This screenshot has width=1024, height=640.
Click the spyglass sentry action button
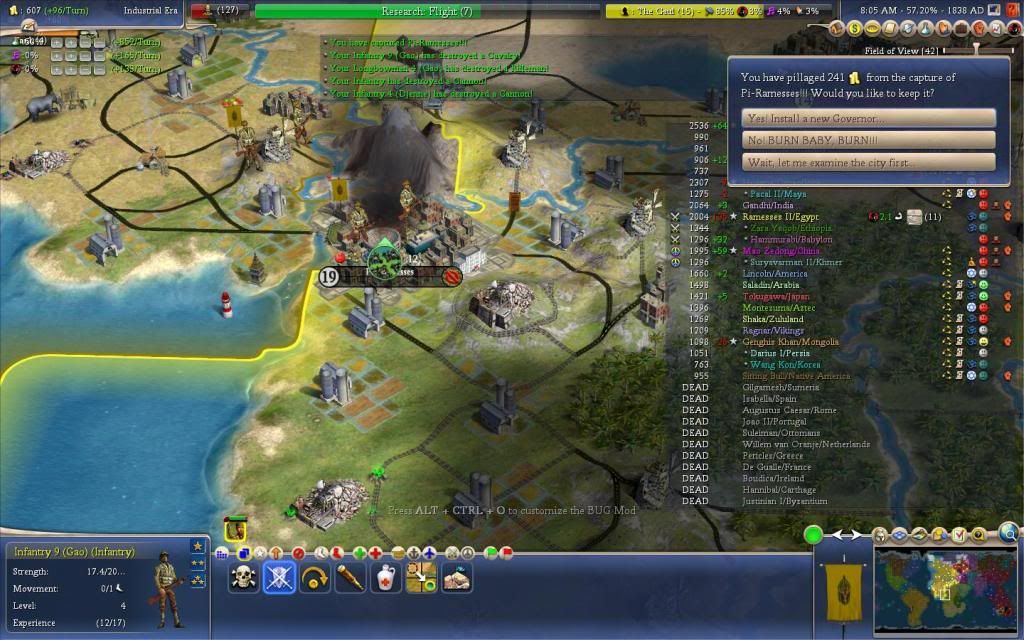(350, 577)
